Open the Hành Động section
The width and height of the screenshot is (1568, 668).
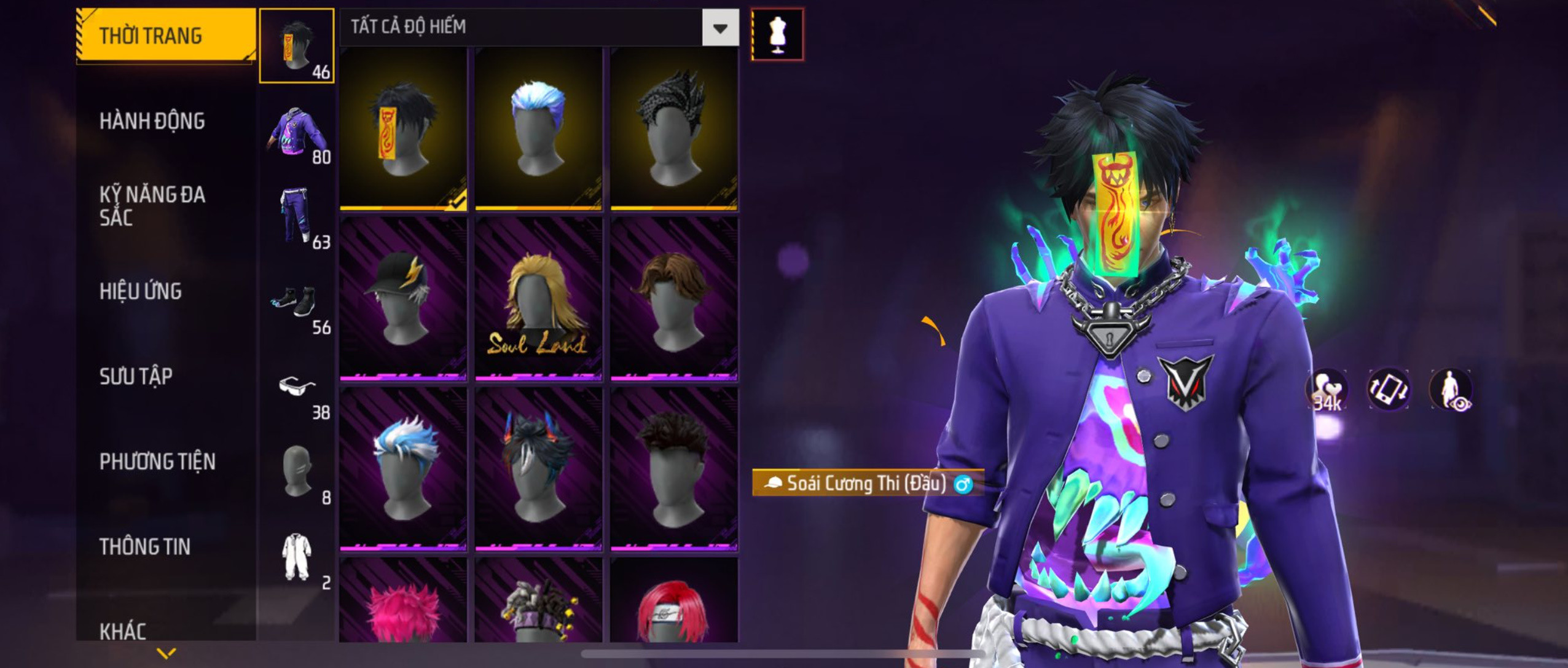(152, 121)
